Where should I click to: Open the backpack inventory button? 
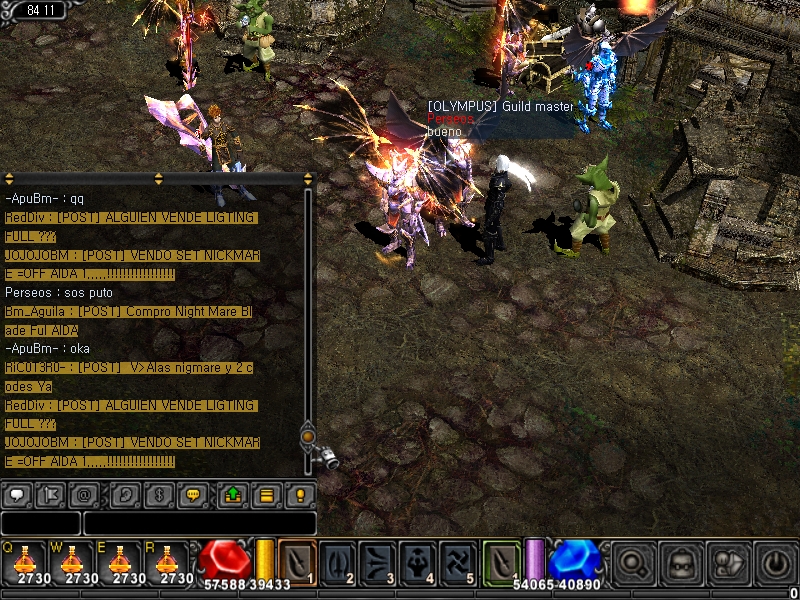679,561
